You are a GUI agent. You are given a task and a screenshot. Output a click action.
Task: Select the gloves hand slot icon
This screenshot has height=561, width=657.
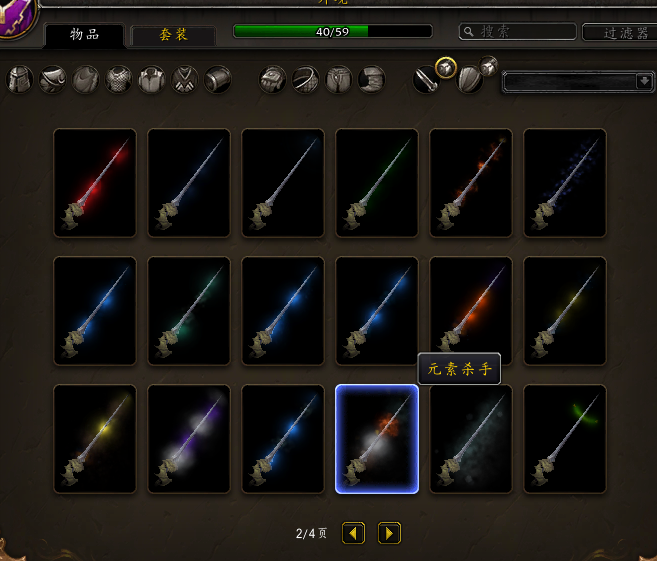click(273, 79)
